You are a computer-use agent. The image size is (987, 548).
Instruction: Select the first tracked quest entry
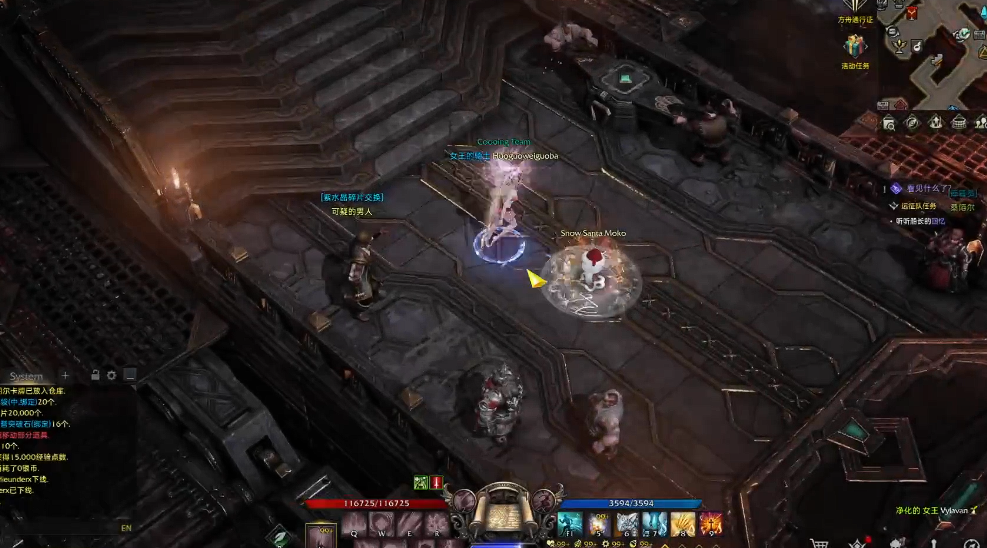(925, 188)
